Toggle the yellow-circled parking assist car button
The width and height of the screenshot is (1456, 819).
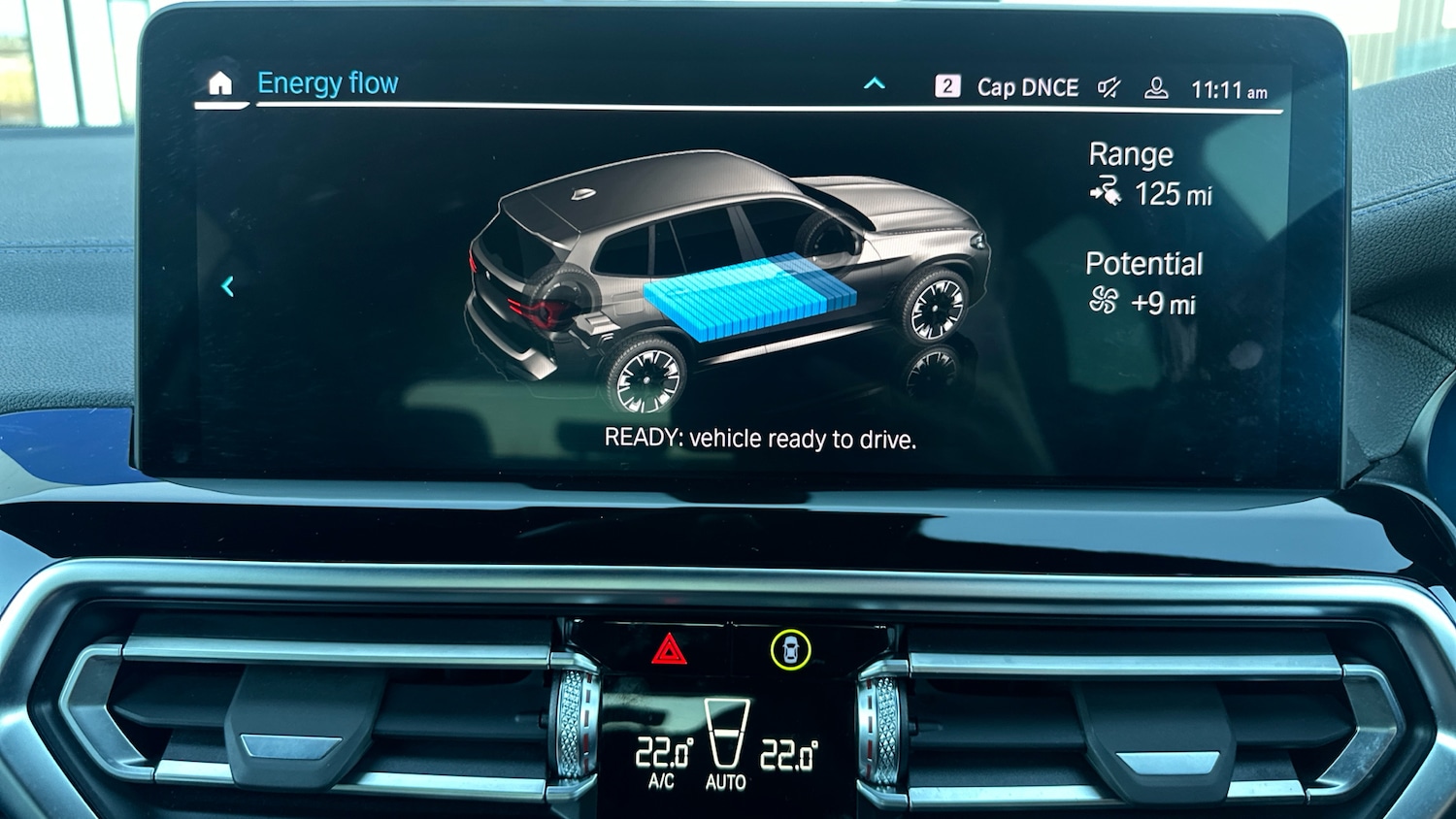click(791, 649)
